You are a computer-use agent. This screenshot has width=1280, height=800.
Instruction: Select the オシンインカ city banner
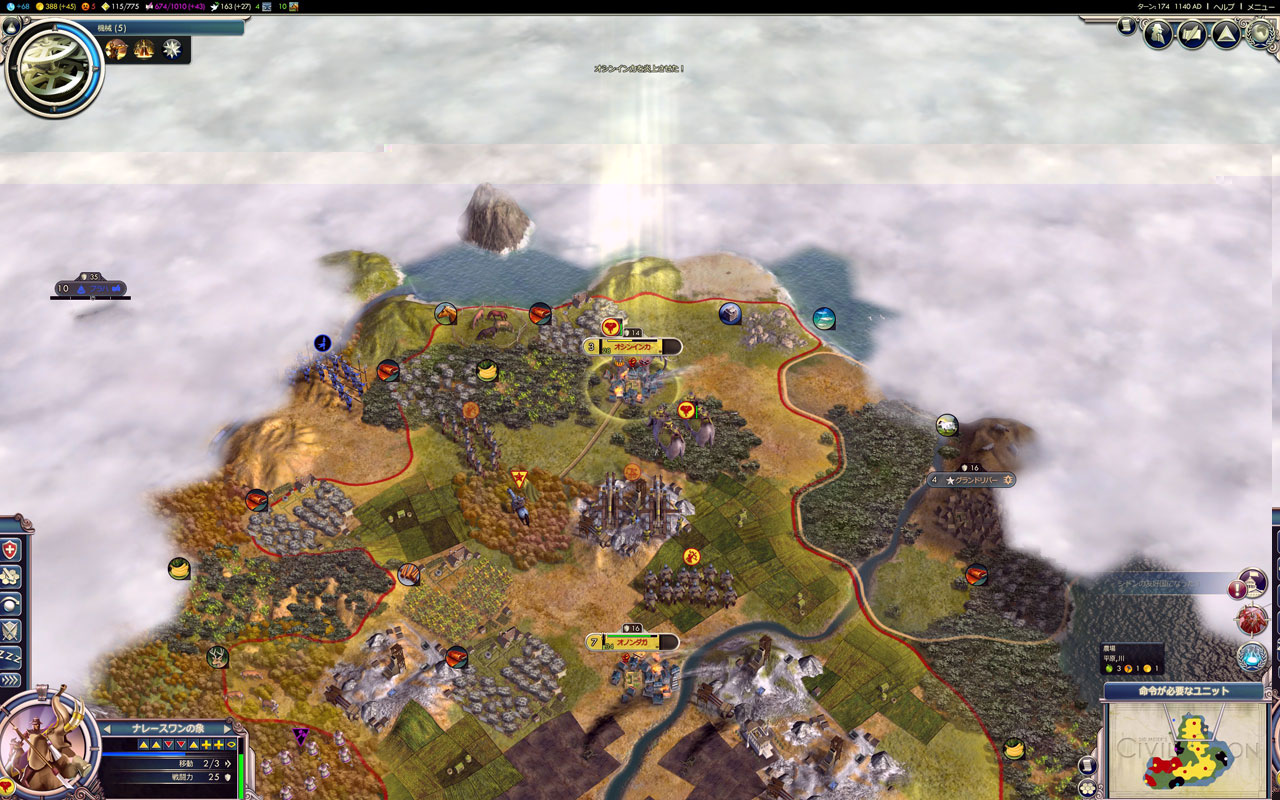tap(632, 346)
